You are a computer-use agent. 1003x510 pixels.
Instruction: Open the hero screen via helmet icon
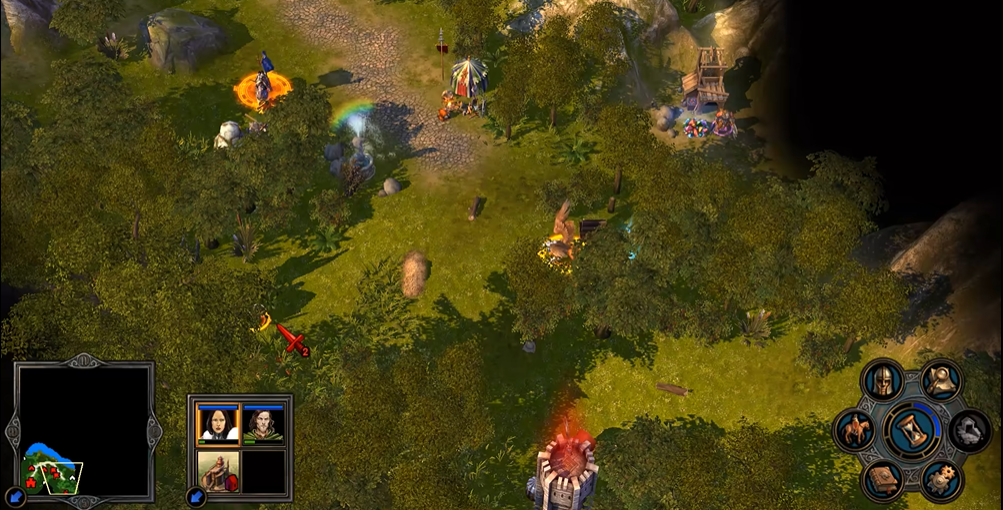(883, 381)
